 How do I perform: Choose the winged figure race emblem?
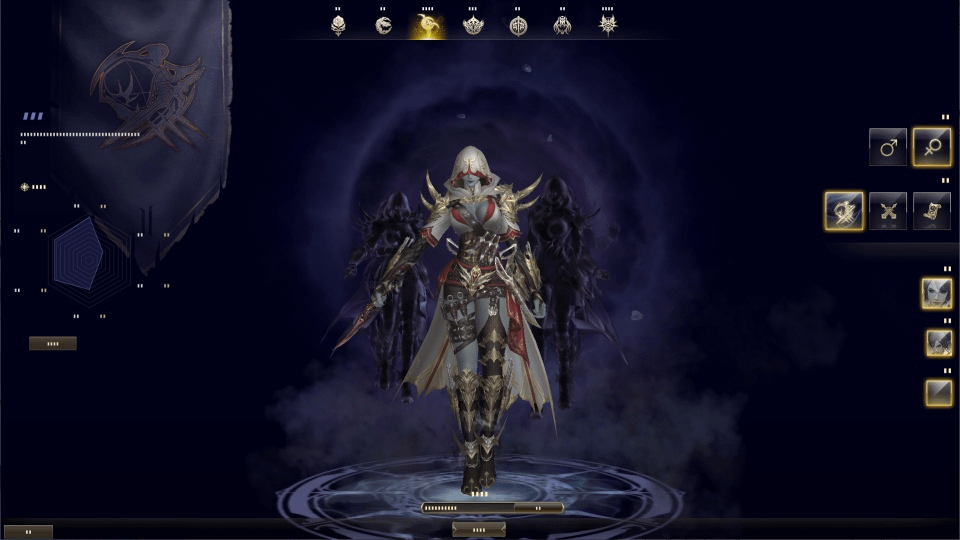tap(563, 25)
